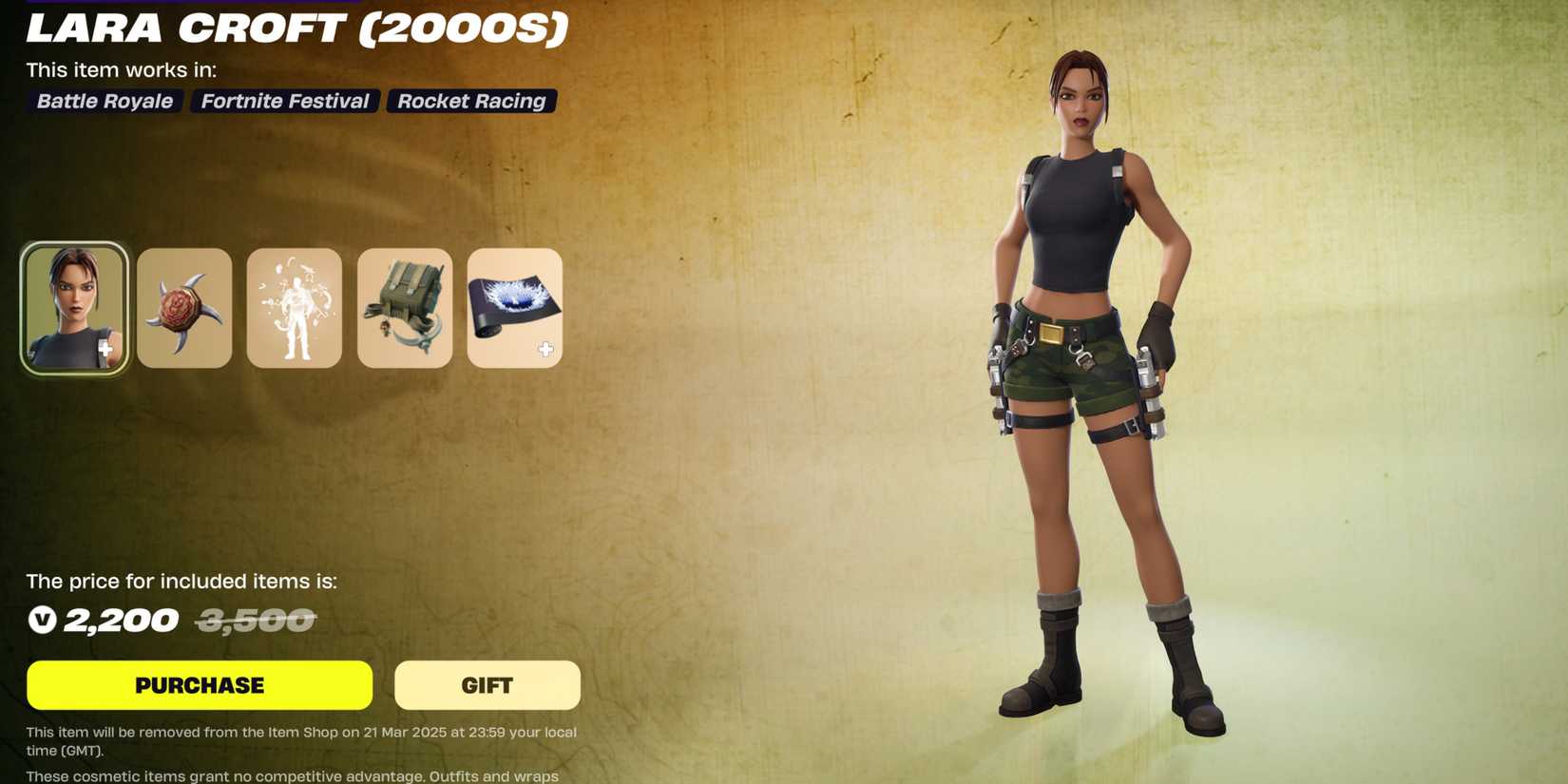Viewport: 1568px width, 784px height.
Task: Click the plus icon on the wrap thumbnail
Action: (x=545, y=349)
